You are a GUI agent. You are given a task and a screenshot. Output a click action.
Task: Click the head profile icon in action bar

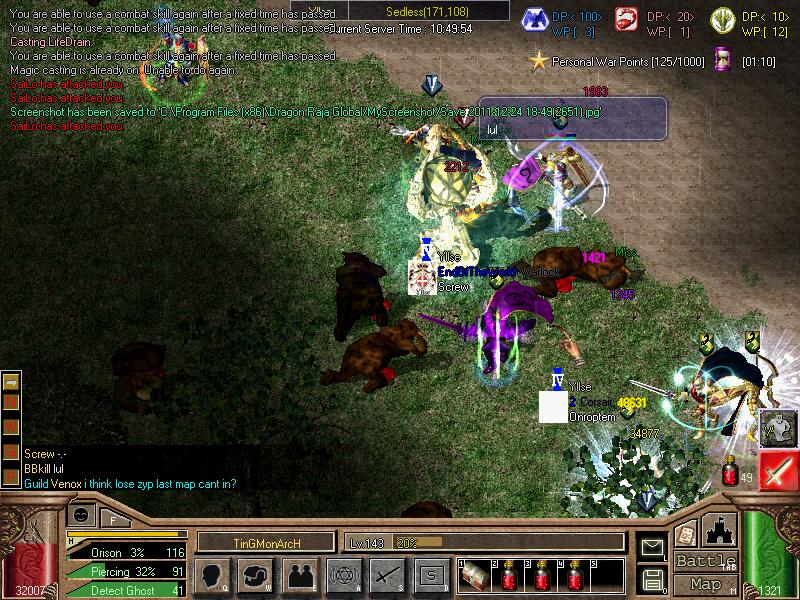pos(213,575)
